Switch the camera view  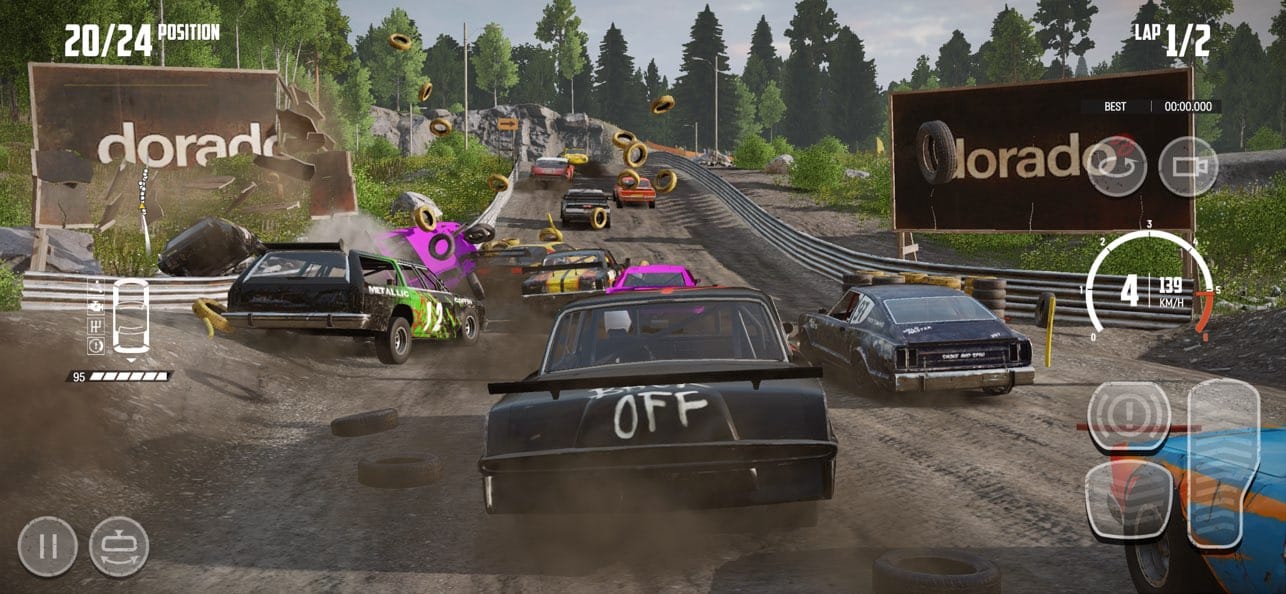coord(1188,166)
